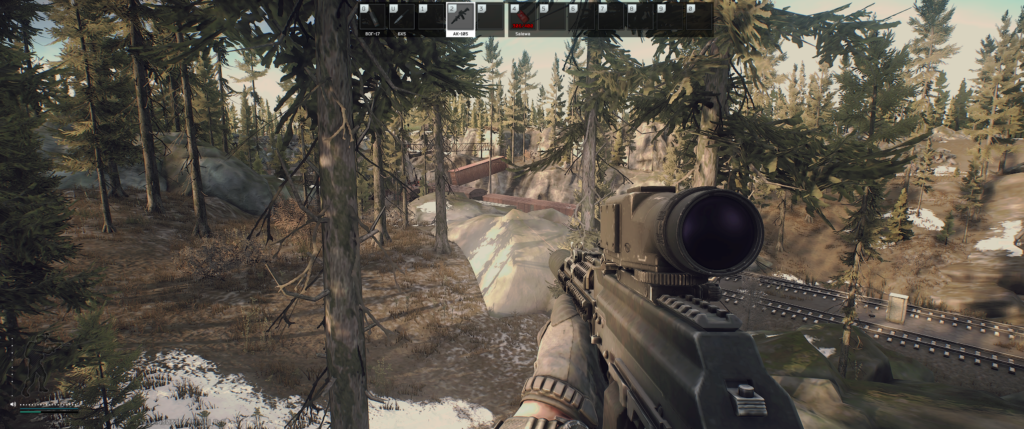Choose the KKS knife slot
The height and width of the screenshot is (429, 1024).
[x=401, y=18]
